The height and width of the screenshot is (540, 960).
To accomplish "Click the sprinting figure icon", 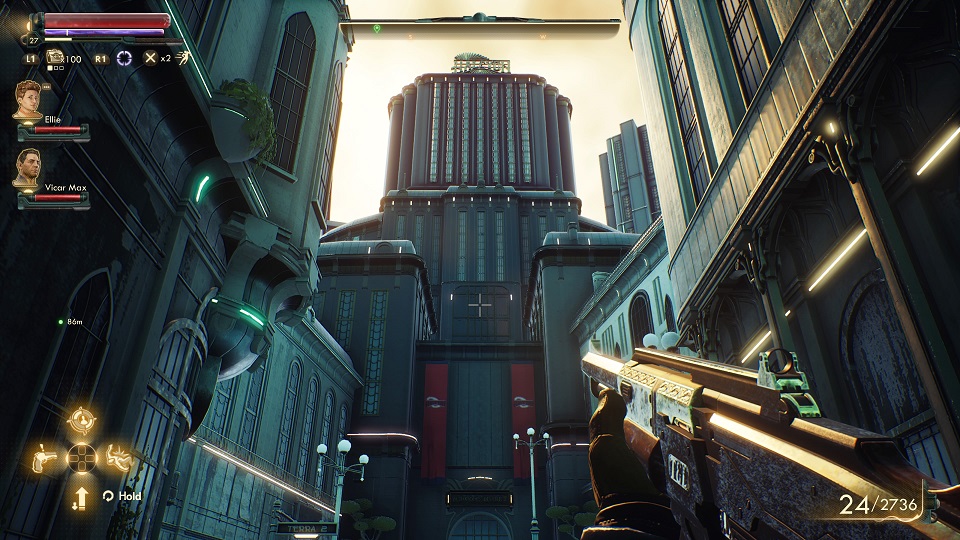I will (185, 57).
